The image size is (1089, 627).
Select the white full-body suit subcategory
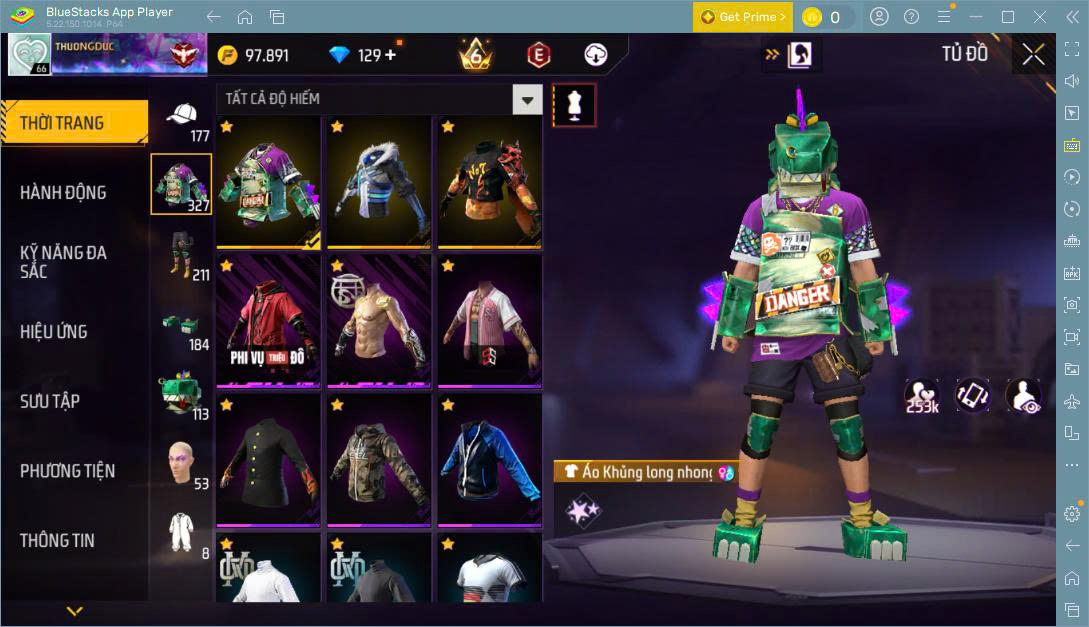[180, 532]
